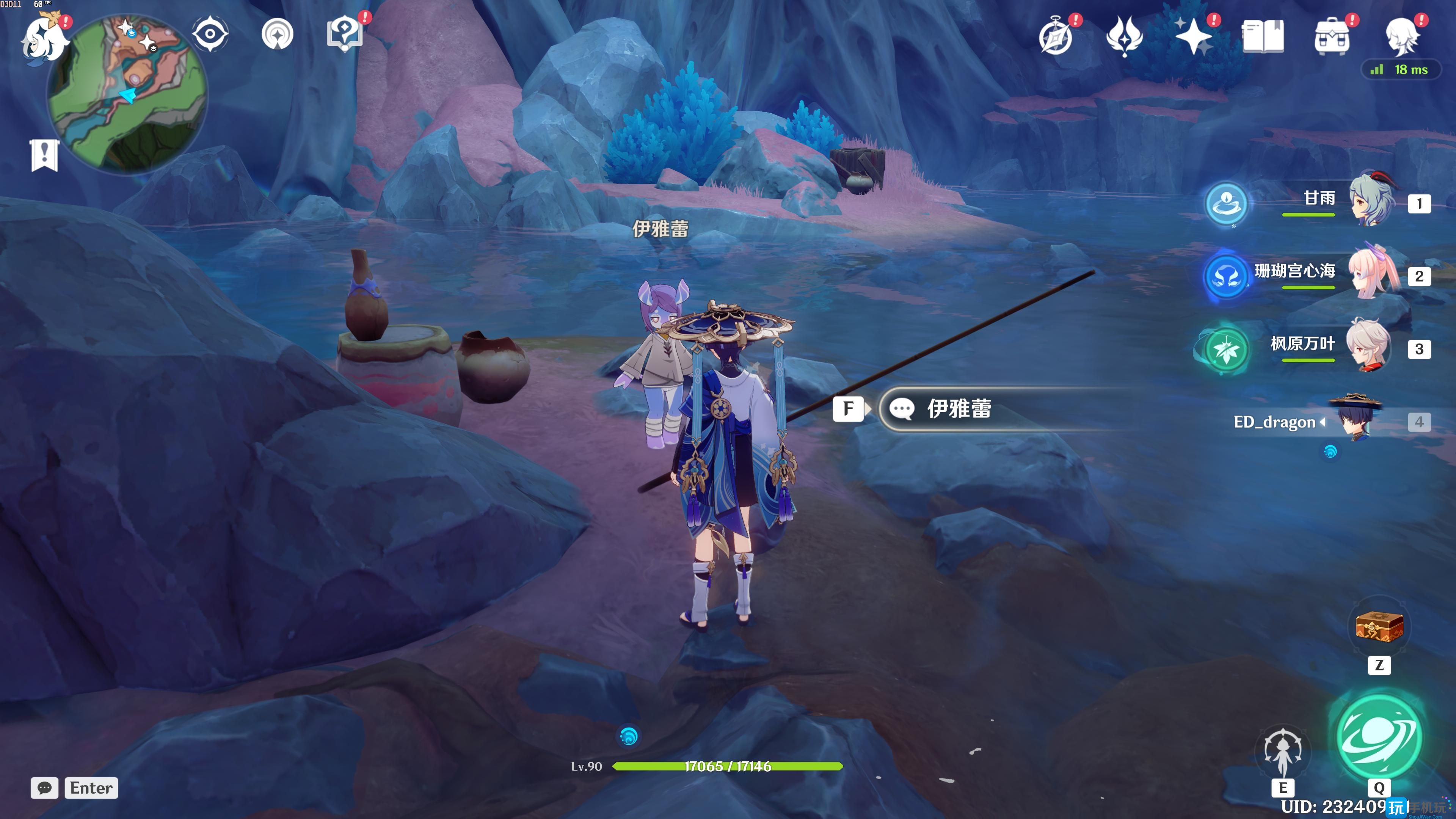Viewport: 1456px width, 819px height.
Task: Talk to 伊雅蕾 via dialogue prompt
Action: point(959,409)
